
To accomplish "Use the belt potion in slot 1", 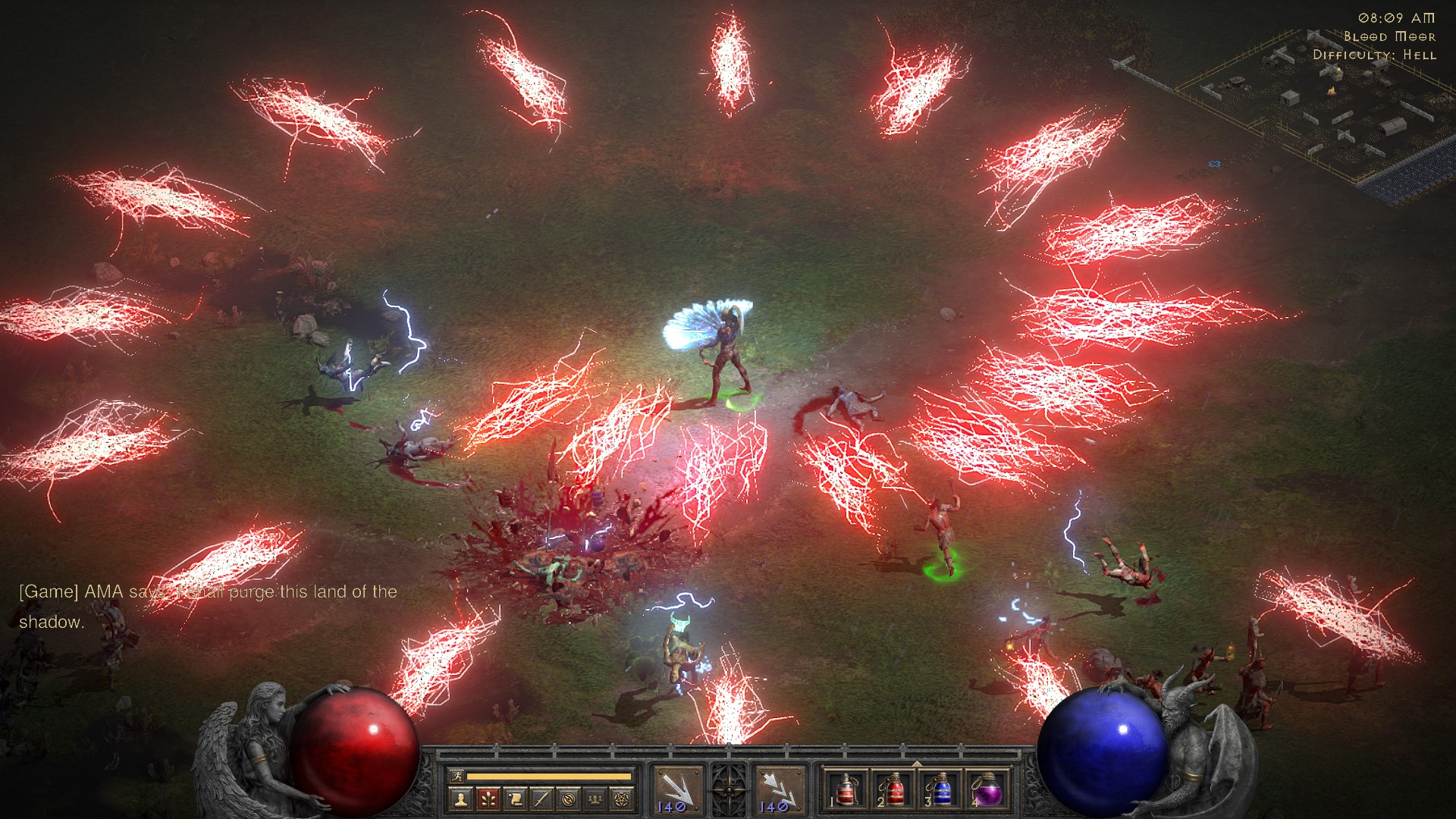I will click(846, 790).
